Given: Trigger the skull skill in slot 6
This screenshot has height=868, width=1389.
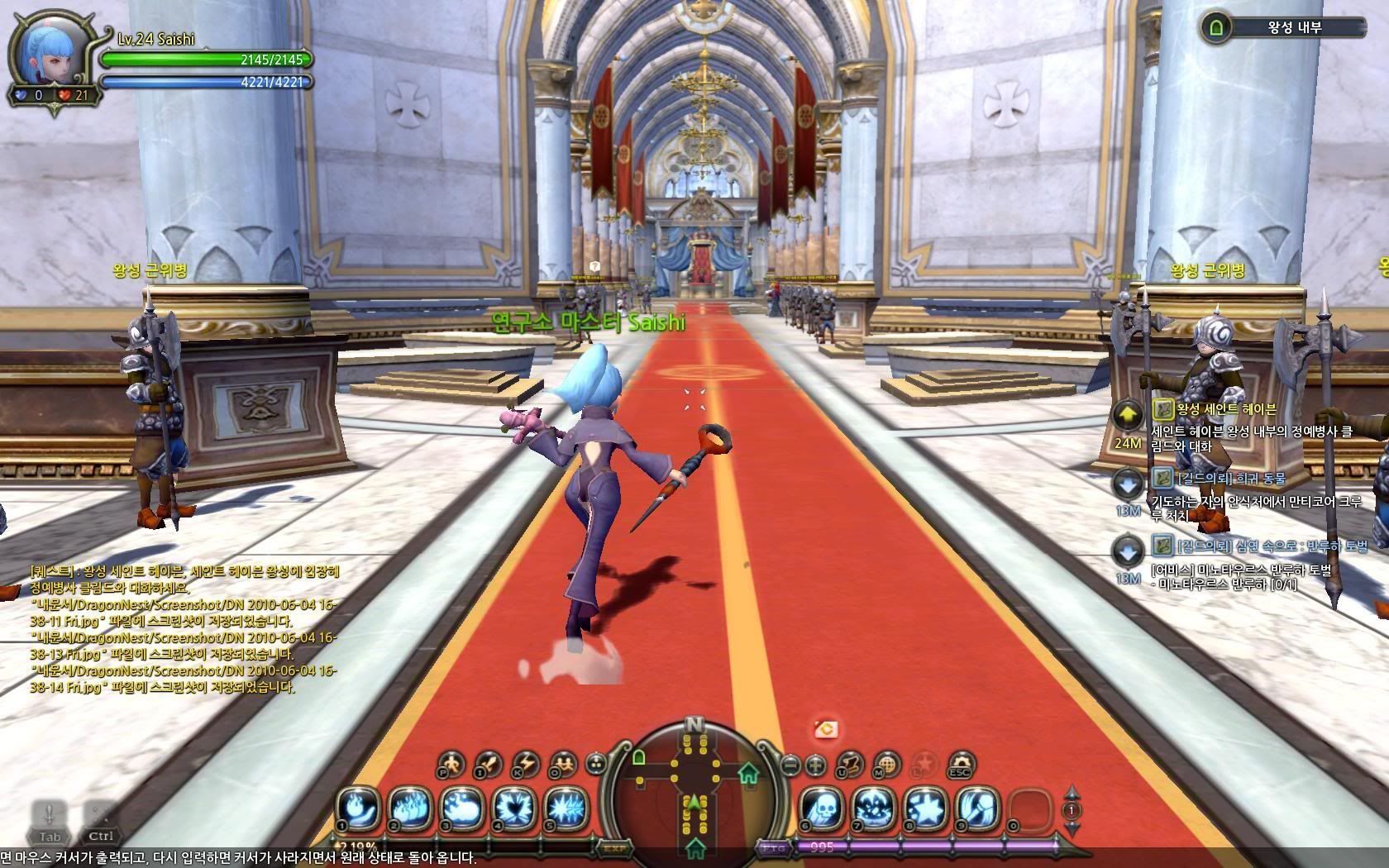Looking at the screenshot, I should pyautogui.click(x=821, y=808).
